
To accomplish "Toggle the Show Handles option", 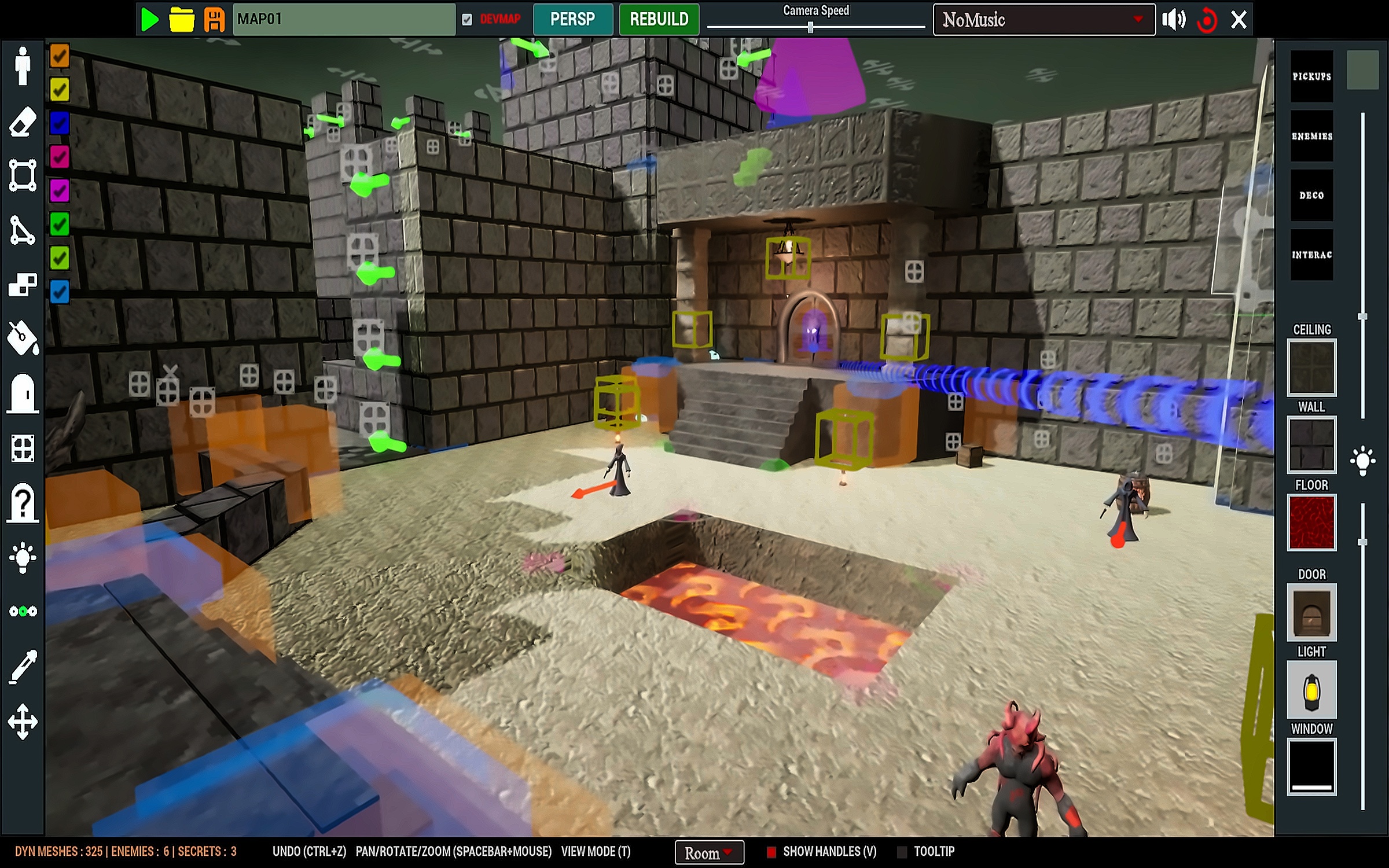I will coord(771,852).
